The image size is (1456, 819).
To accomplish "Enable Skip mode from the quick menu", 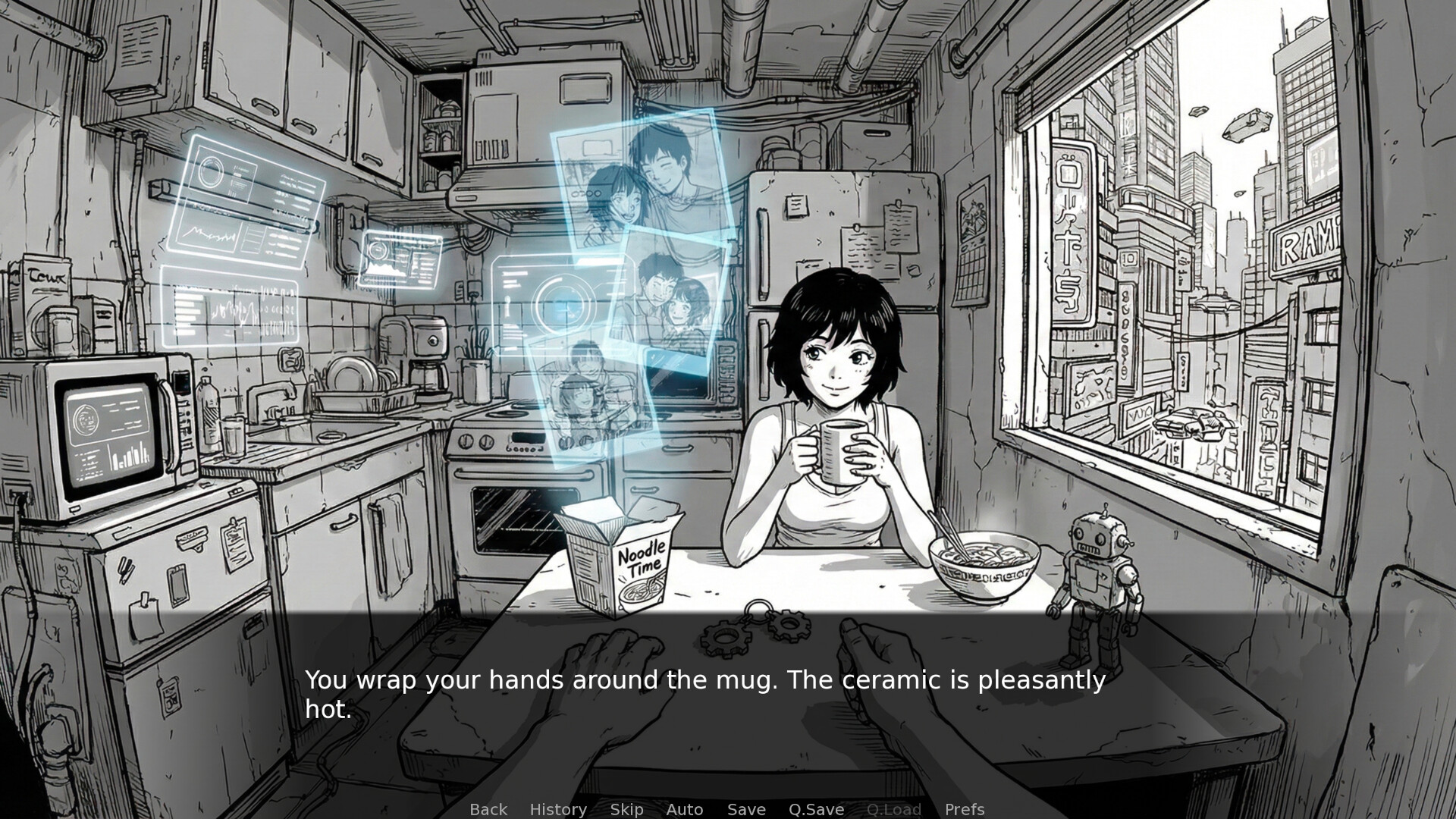I will point(626,809).
